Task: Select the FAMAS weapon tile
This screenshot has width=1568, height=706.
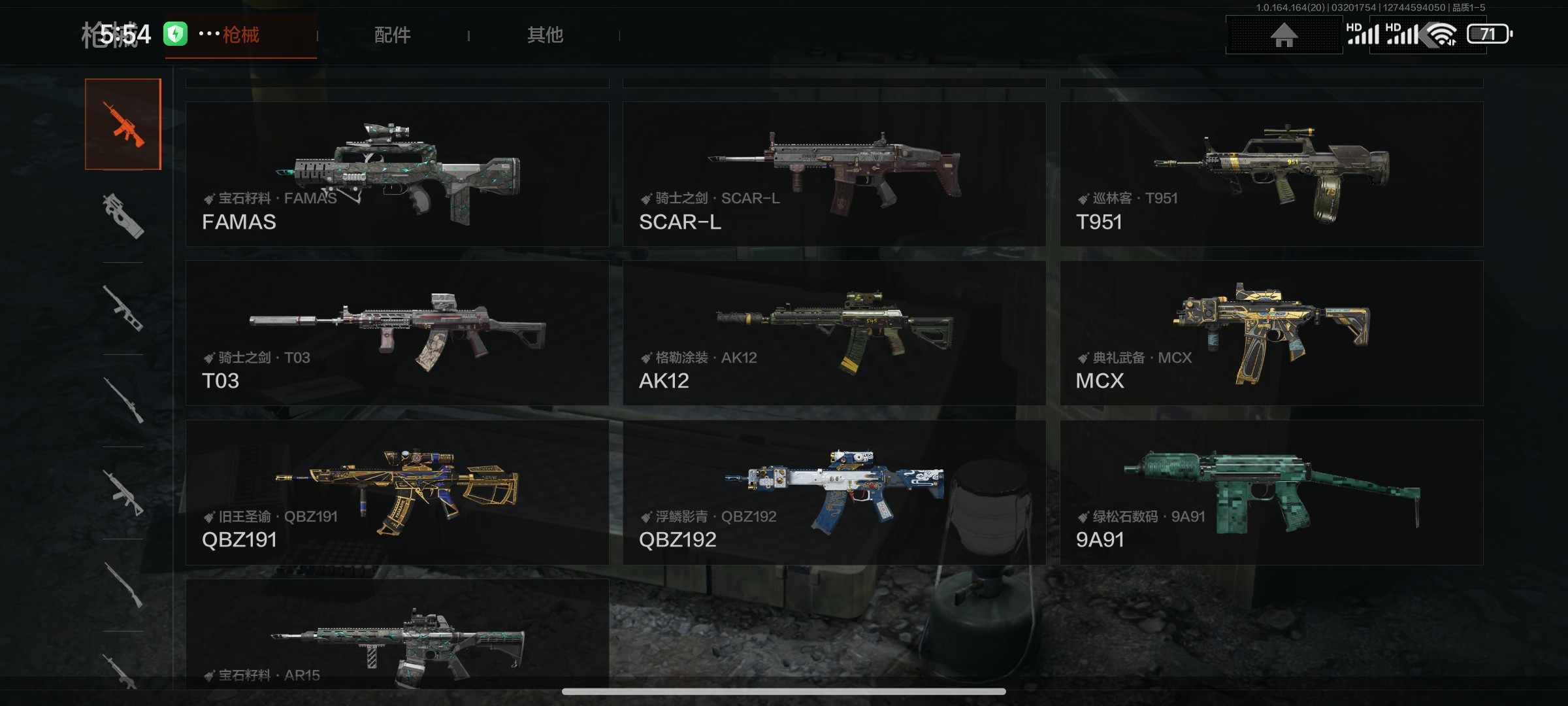Action: click(x=397, y=174)
